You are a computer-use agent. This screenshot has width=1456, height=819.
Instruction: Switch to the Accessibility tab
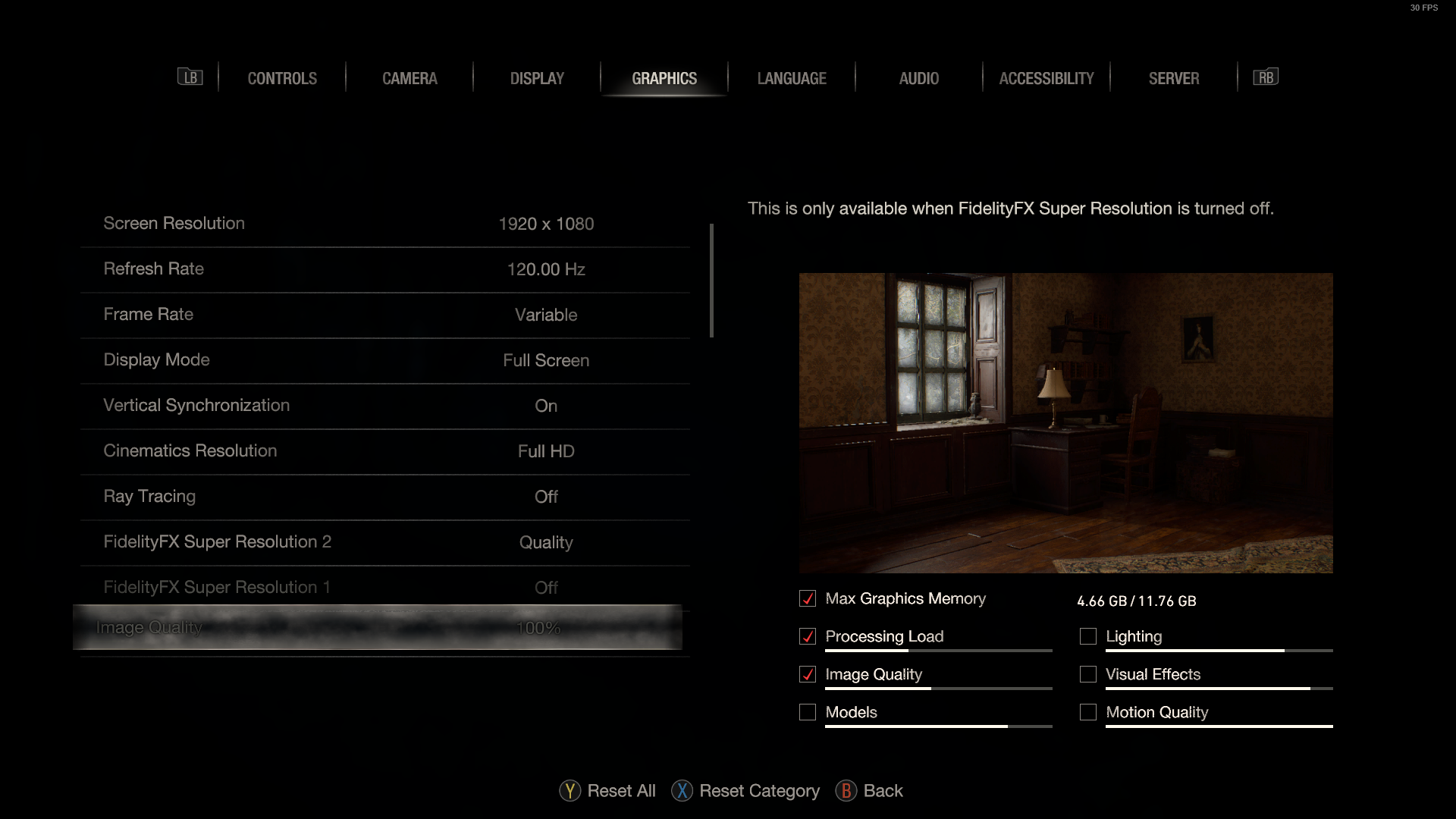[1046, 78]
